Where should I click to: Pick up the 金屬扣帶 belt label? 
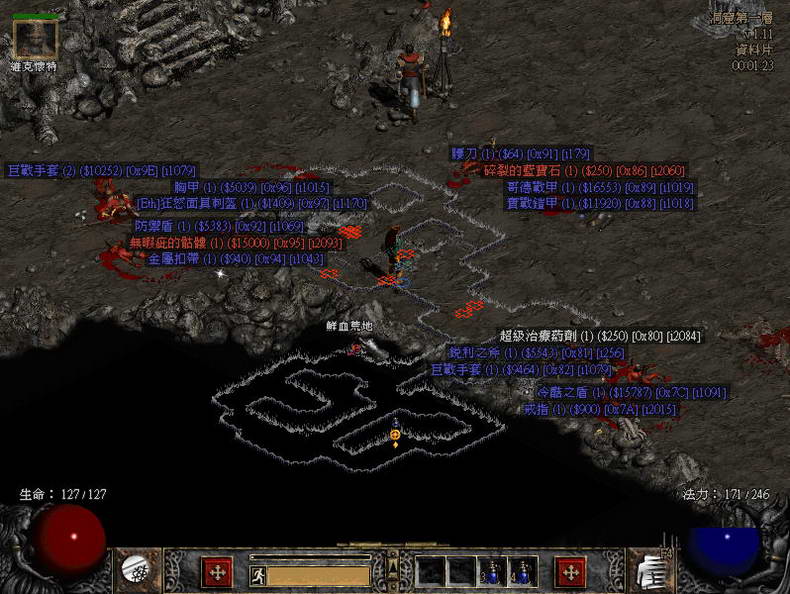click(x=235, y=259)
